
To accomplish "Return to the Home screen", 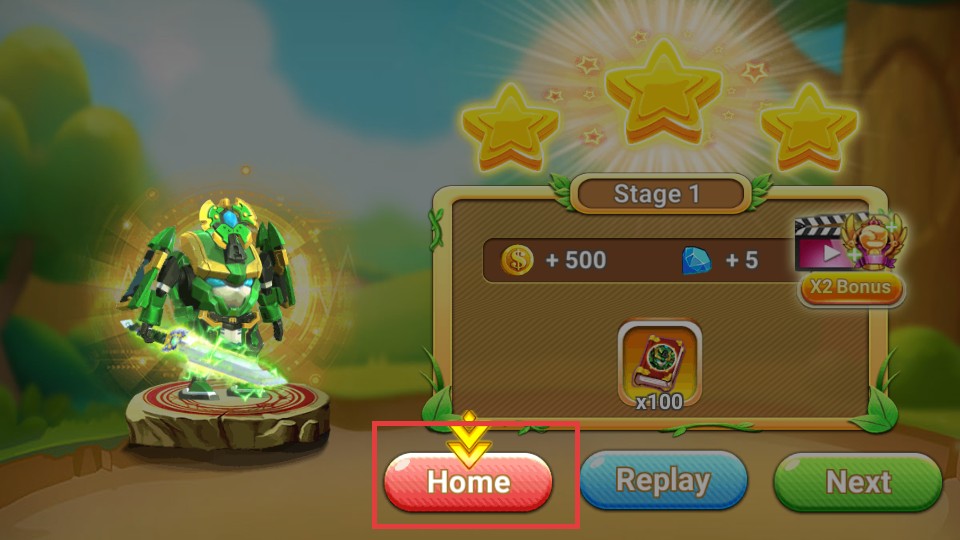I will pyautogui.click(x=468, y=482).
